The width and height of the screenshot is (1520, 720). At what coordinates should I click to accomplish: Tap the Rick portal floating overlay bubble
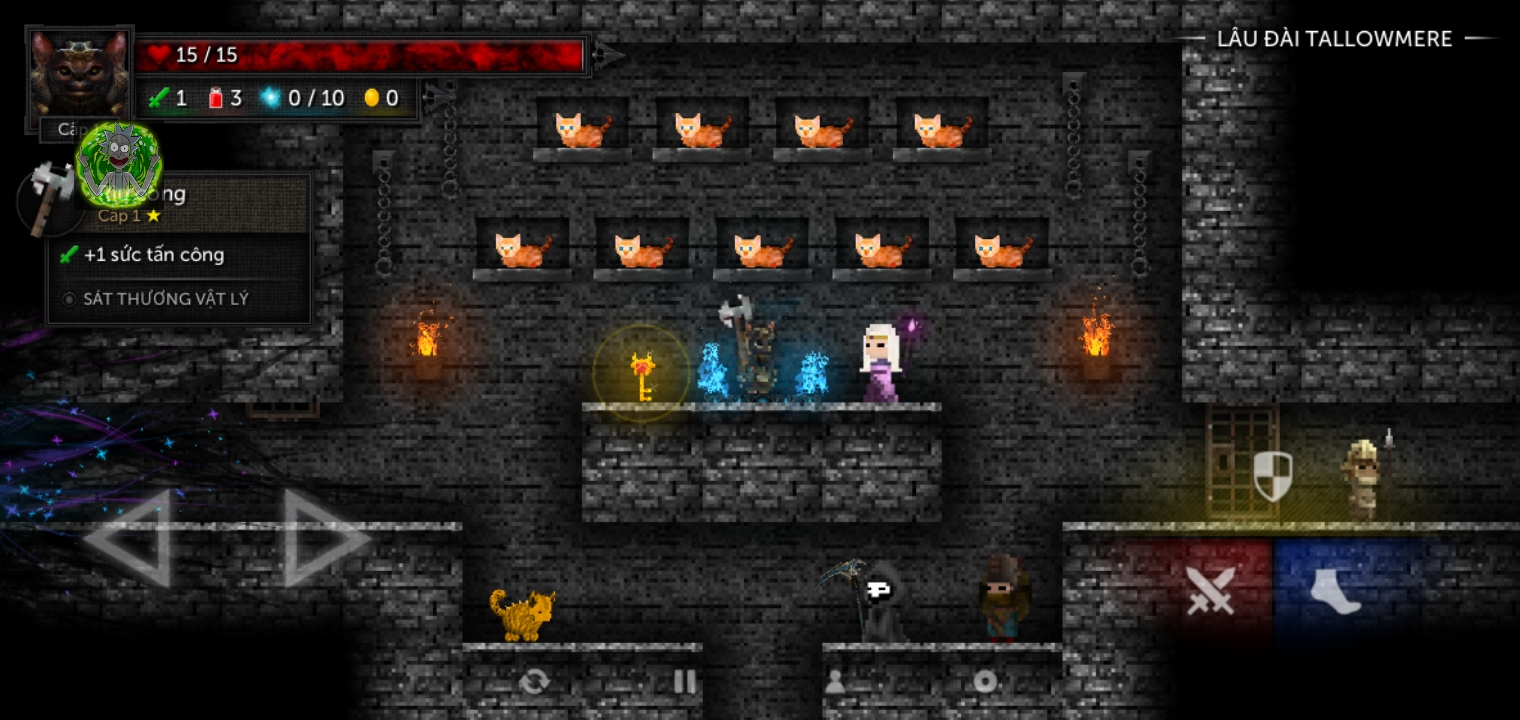[119, 164]
